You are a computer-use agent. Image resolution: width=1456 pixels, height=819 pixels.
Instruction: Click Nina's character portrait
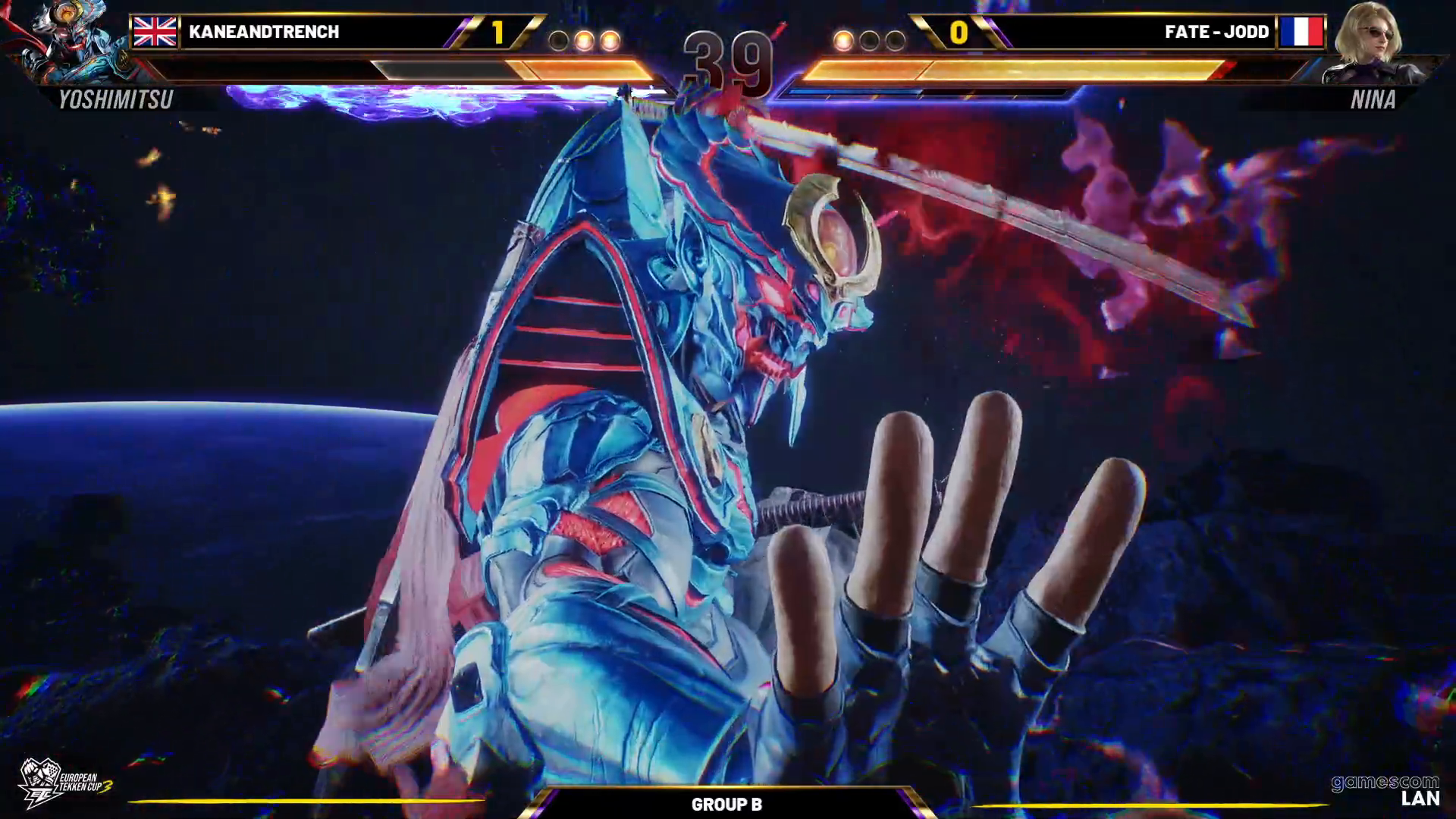pyautogui.click(x=1370, y=42)
